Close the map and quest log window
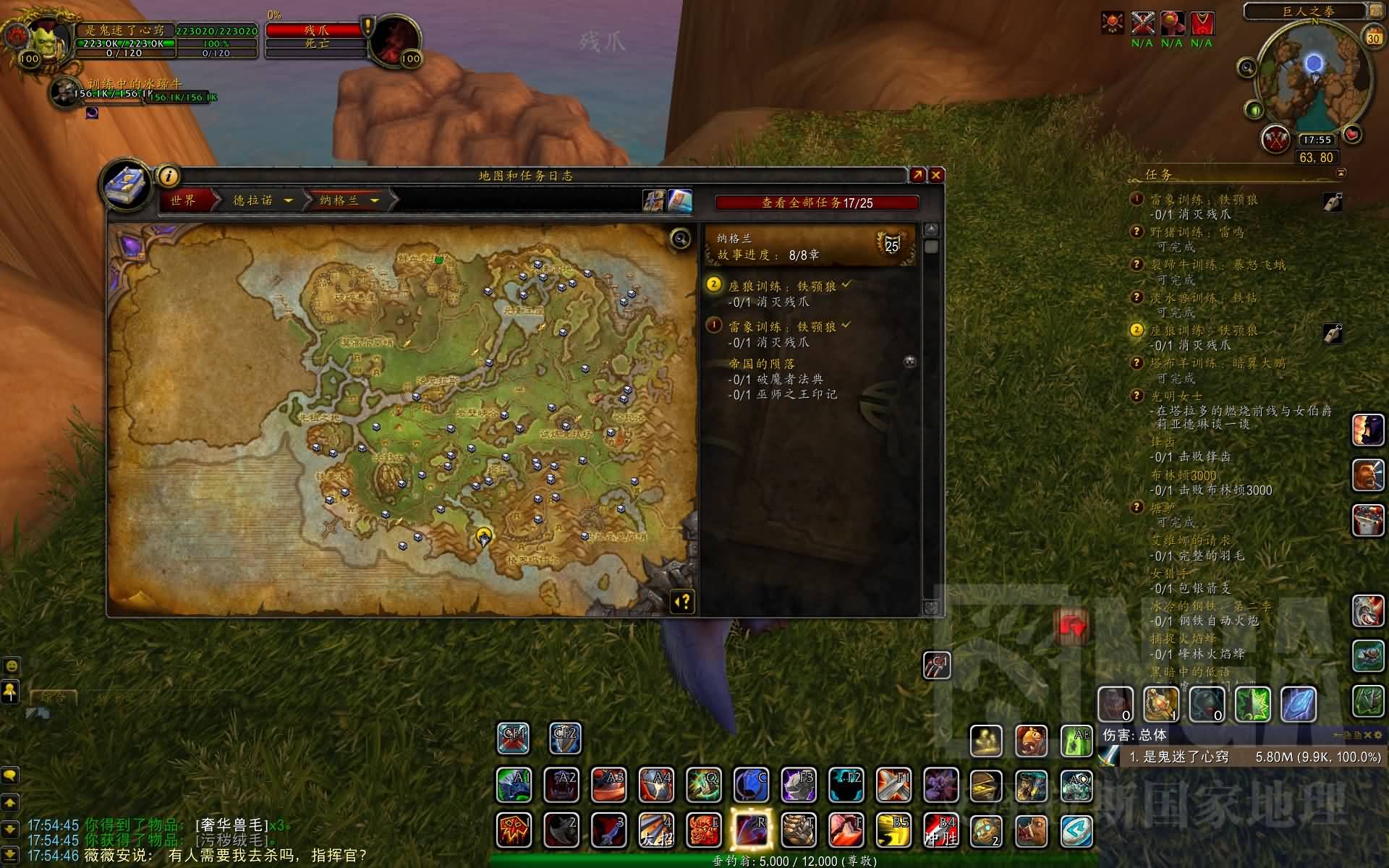The width and height of the screenshot is (1389, 868). pyautogui.click(x=936, y=175)
